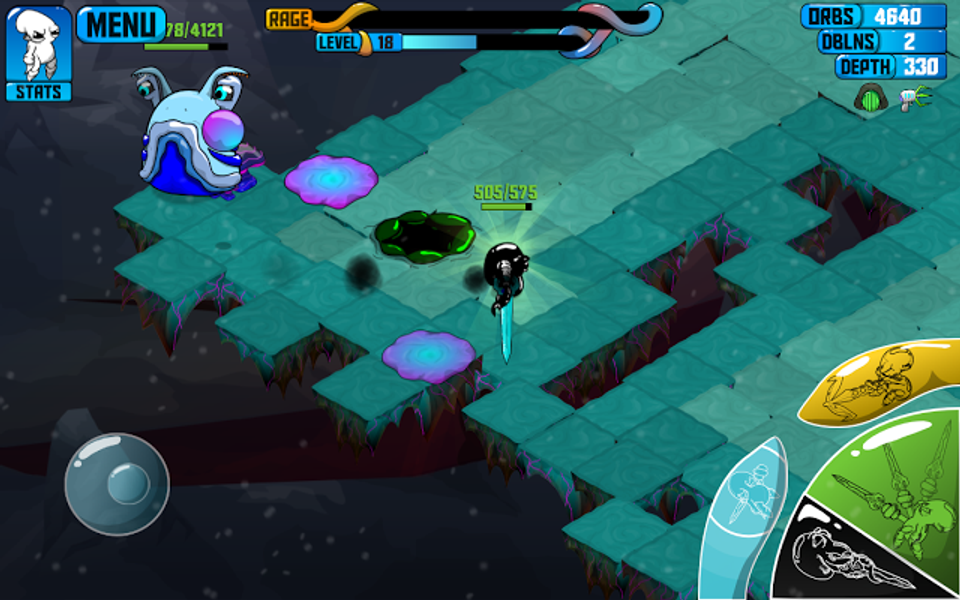Tap the virtual joystick bubble
This screenshot has height=600, width=960.
(x=117, y=484)
